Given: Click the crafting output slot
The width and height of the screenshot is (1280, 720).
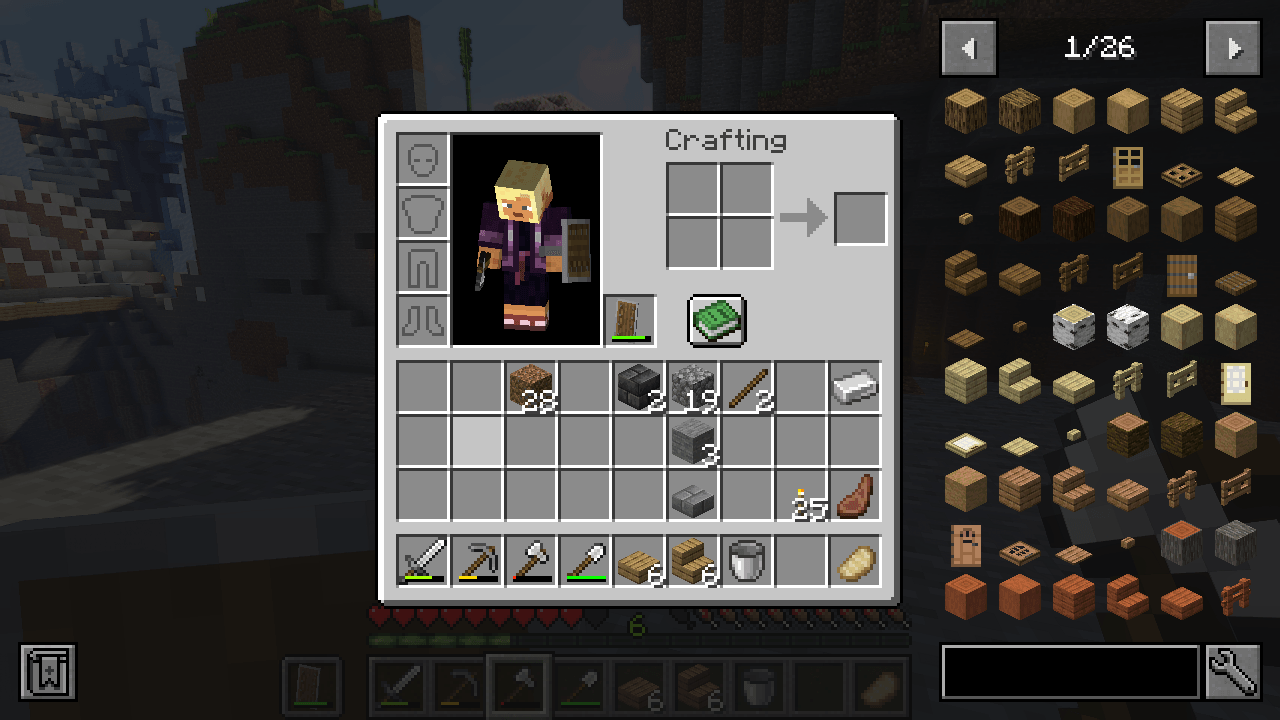Looking at the screenshot, I should click(860, 219).
